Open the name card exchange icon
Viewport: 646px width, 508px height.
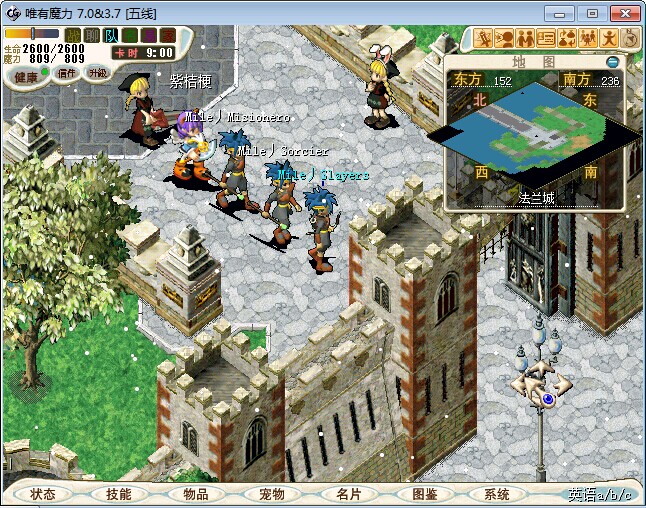click(546, 39)
